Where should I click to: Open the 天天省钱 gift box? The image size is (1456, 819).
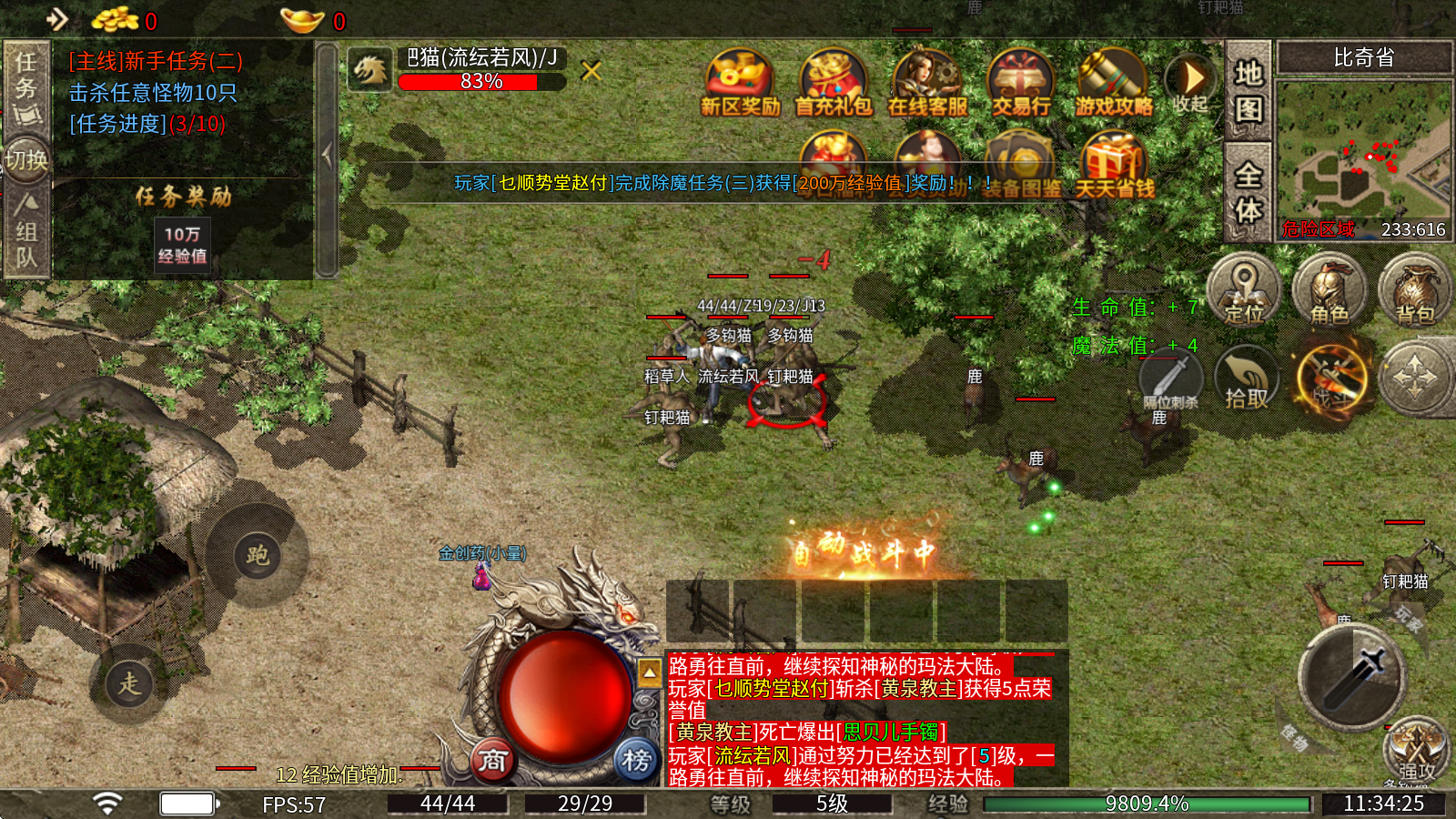point(1114,166)
